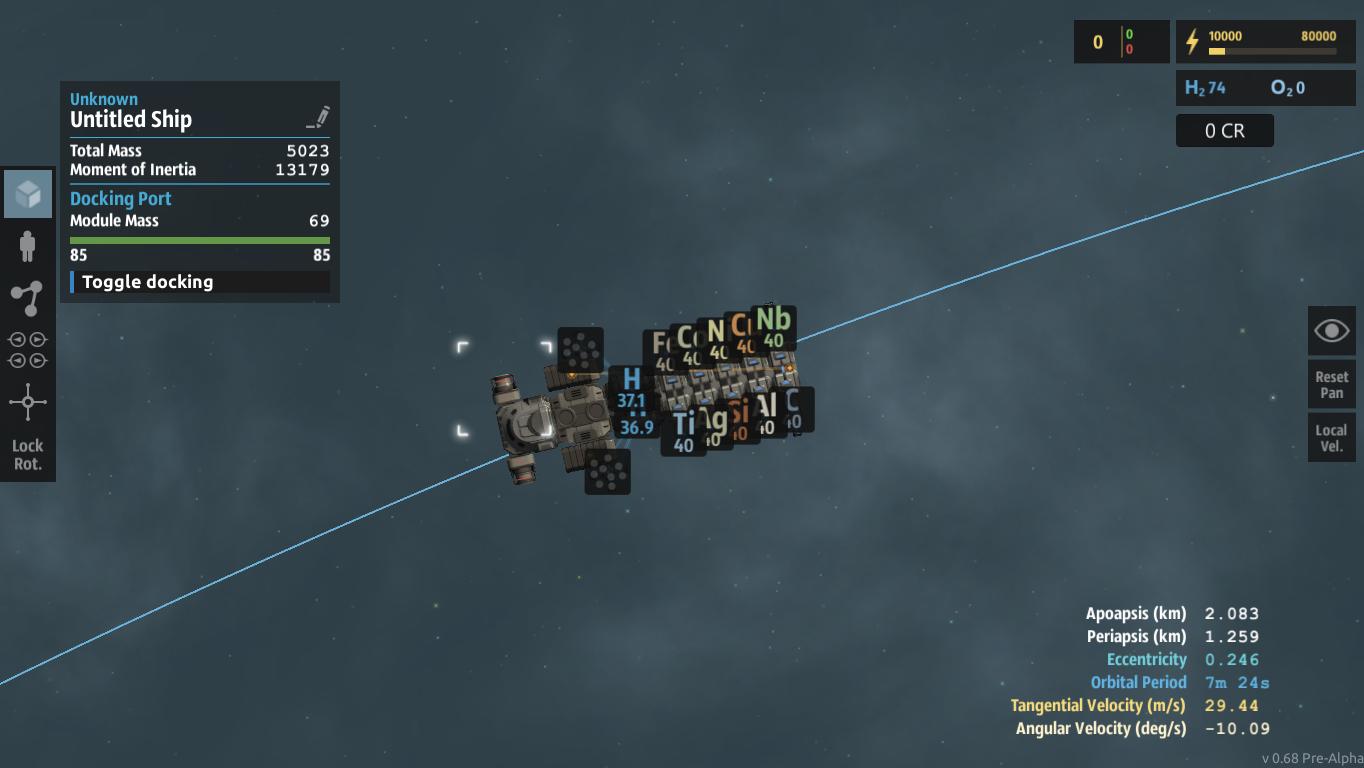Open the crew person icon panel
The width and height of the screenshot is (1364, 768).
(28, 246)
